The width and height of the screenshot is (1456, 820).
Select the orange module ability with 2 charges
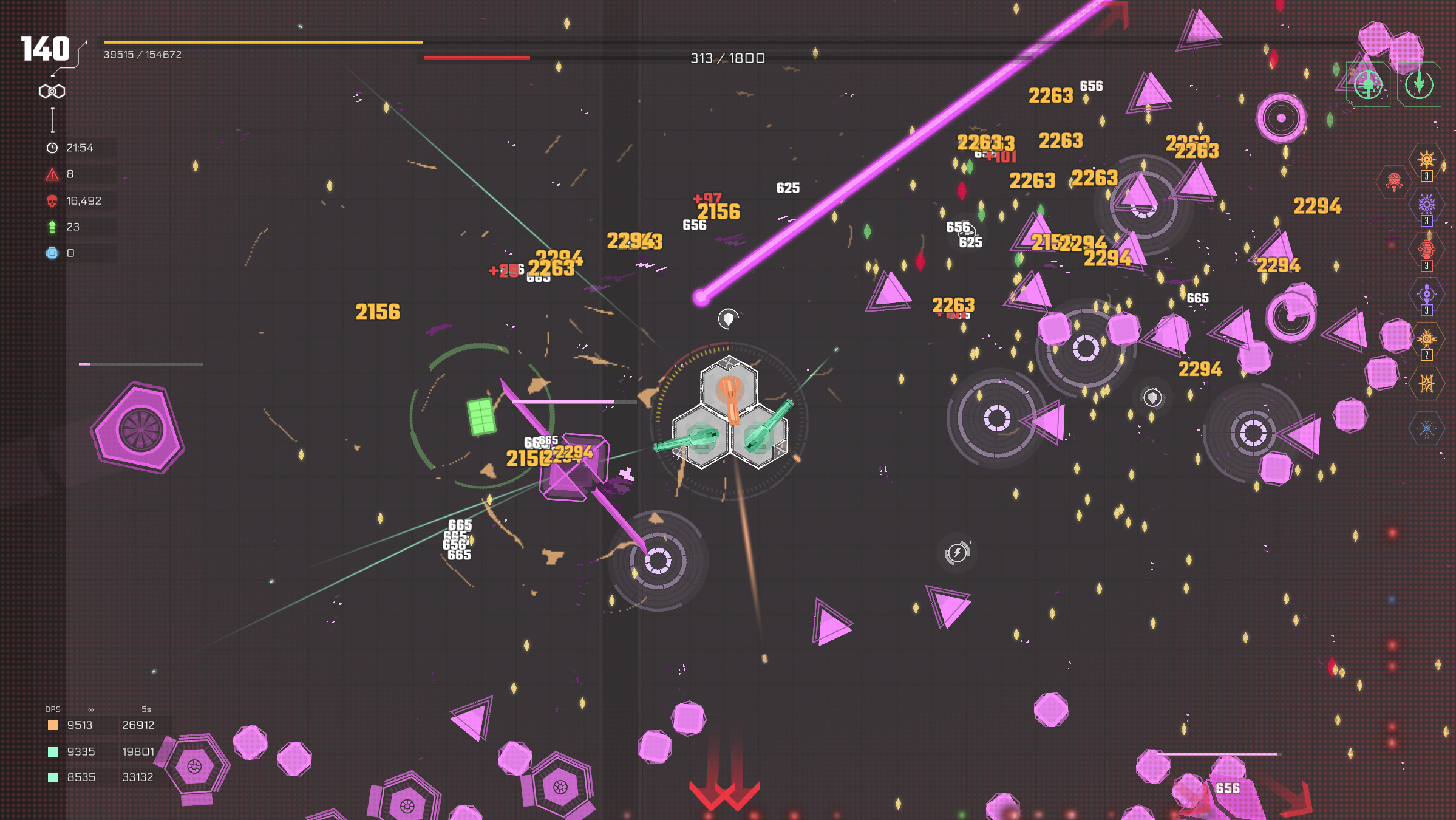tap(1426, 336)
